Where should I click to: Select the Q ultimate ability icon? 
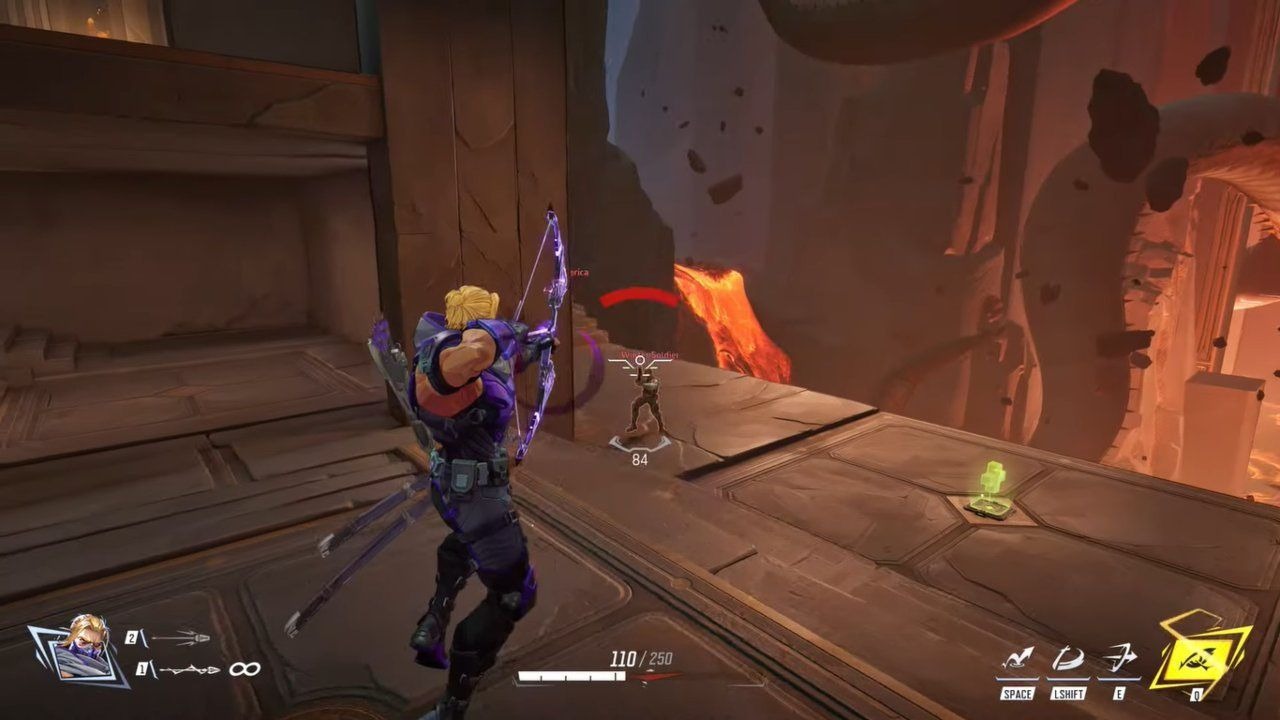1200,658
